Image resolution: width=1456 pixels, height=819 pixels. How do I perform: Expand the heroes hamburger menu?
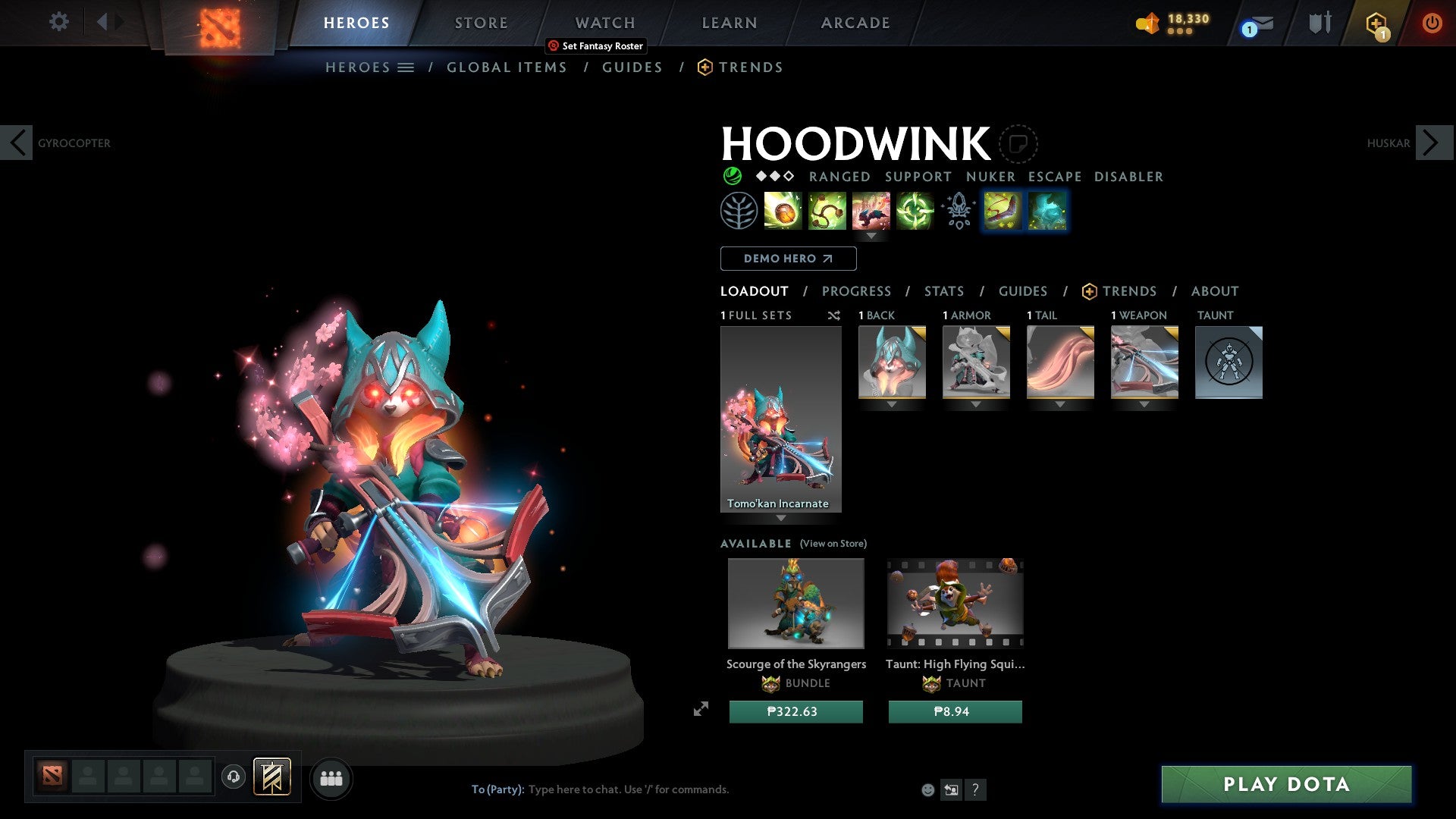click(x=406, y=67)
